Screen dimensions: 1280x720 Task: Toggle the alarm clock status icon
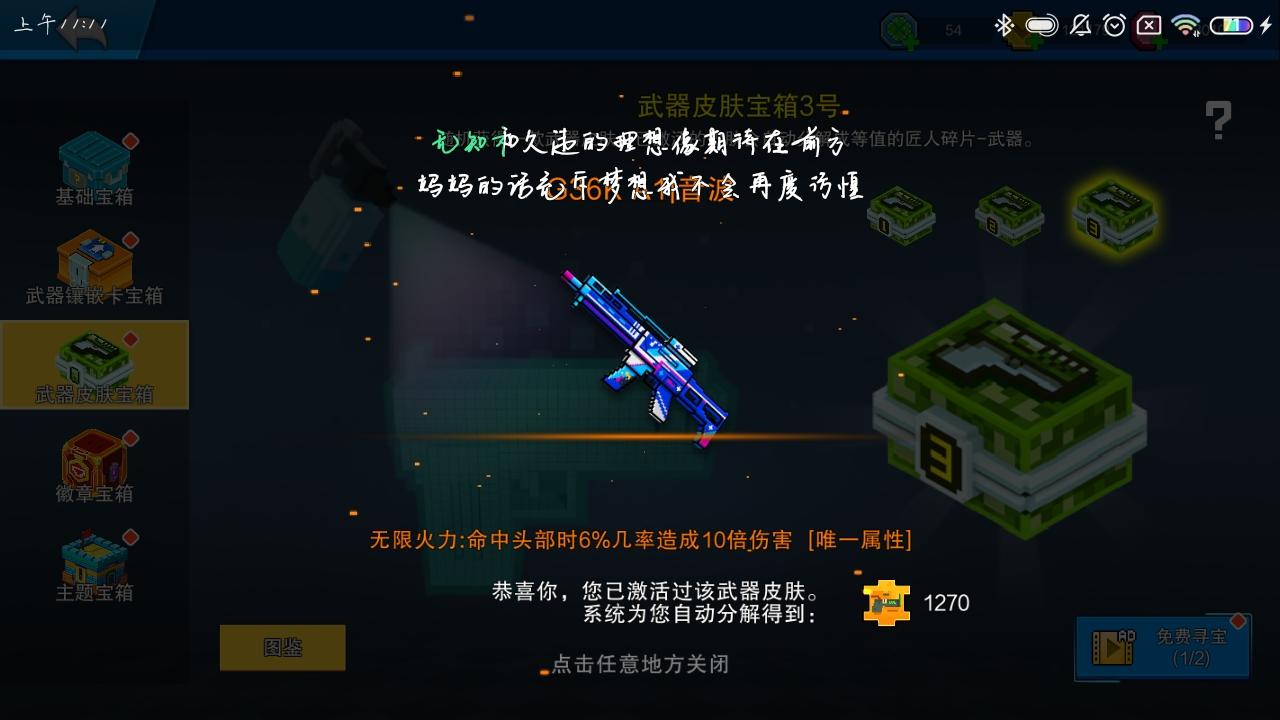click(x=1113, y=25)
